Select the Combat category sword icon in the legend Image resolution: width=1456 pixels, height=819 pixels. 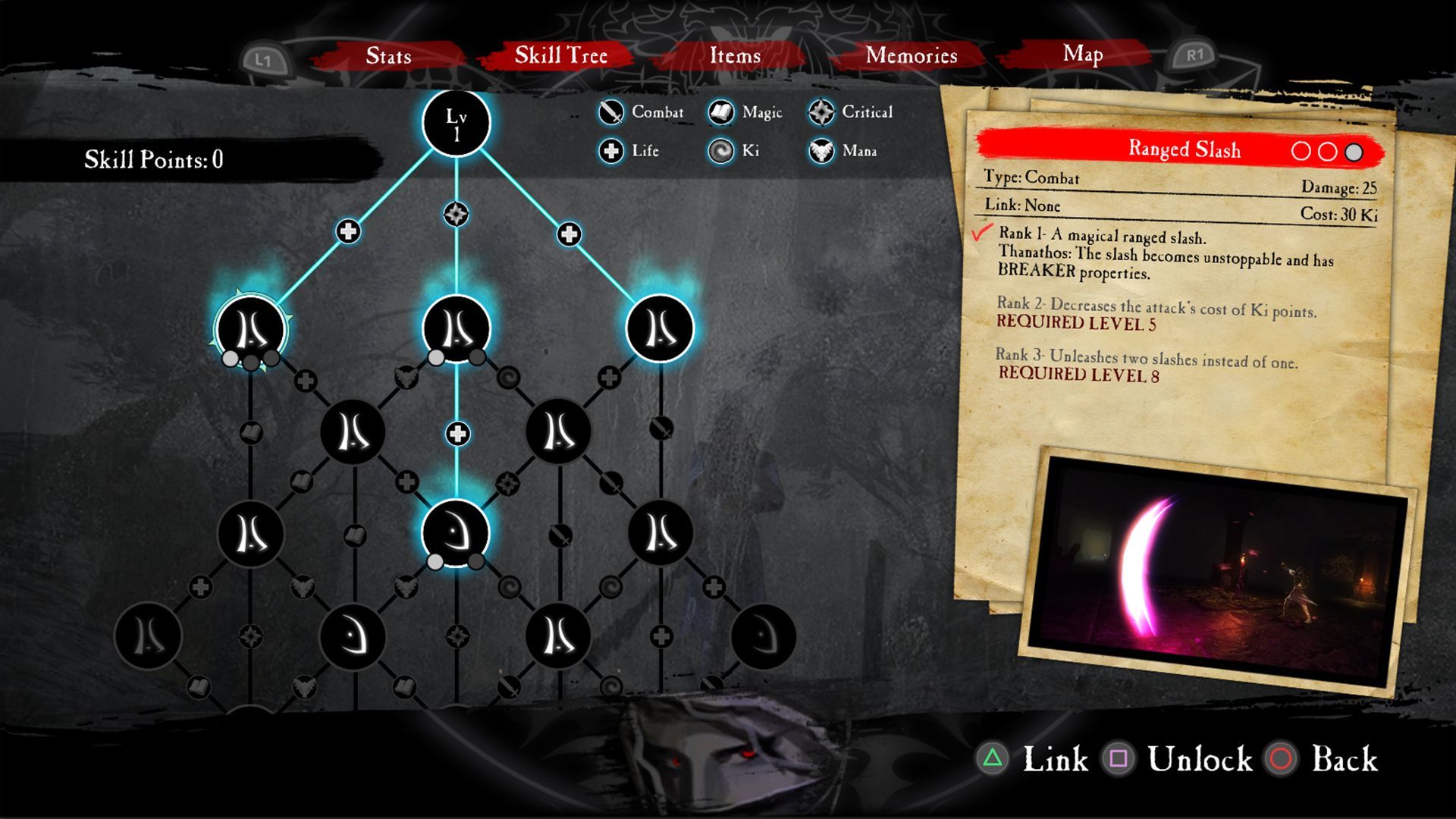(610, 111)
